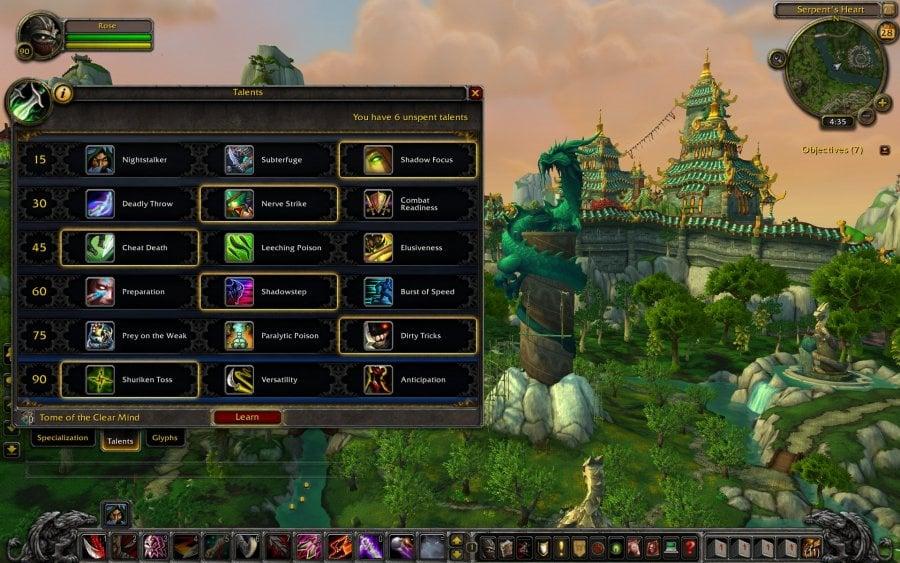Pick the Anticipation talent
Image resolution: width=900 pixels, height=563 pixels.
(x=408, y=380)
